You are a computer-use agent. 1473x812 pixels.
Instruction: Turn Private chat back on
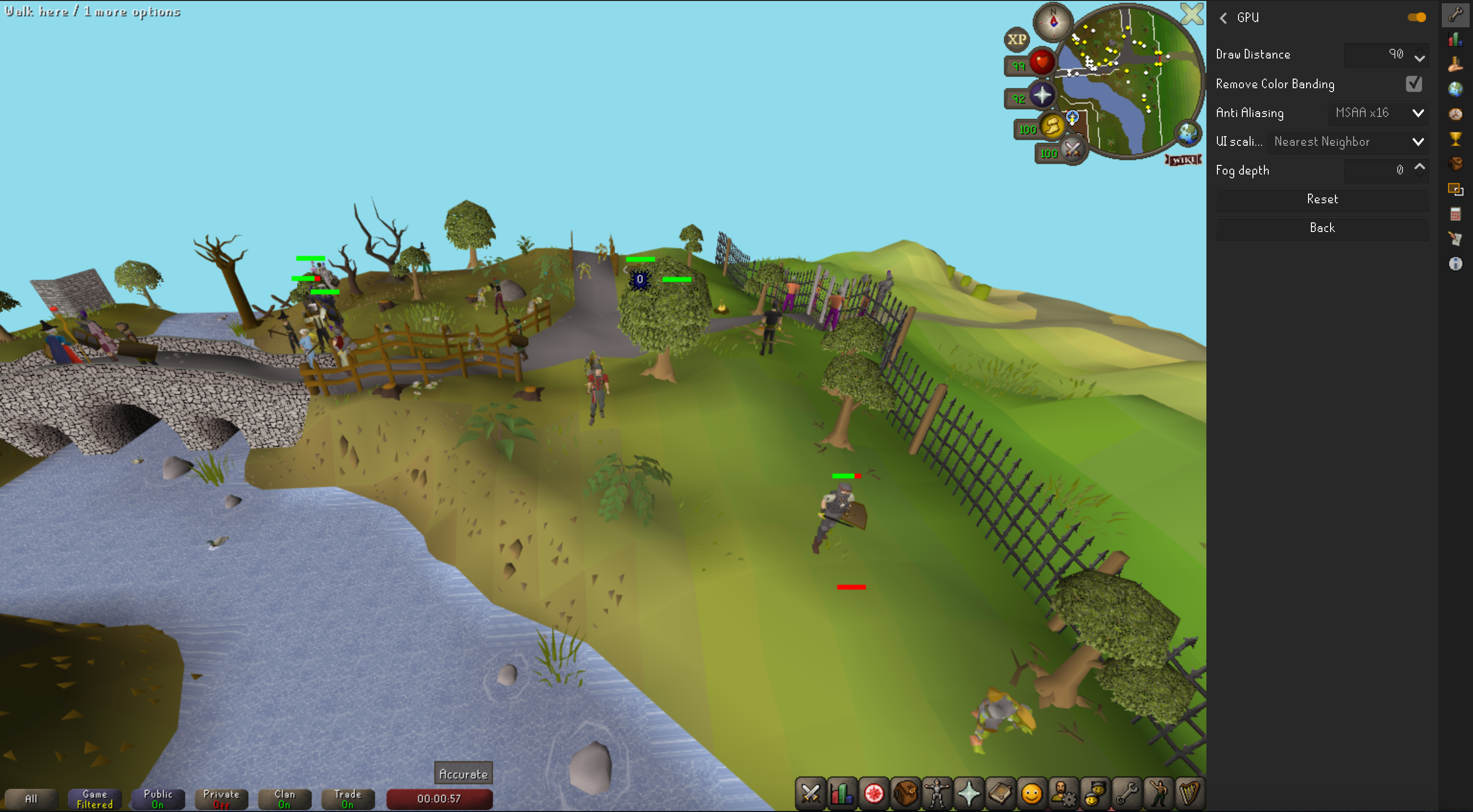click(222, 799)
